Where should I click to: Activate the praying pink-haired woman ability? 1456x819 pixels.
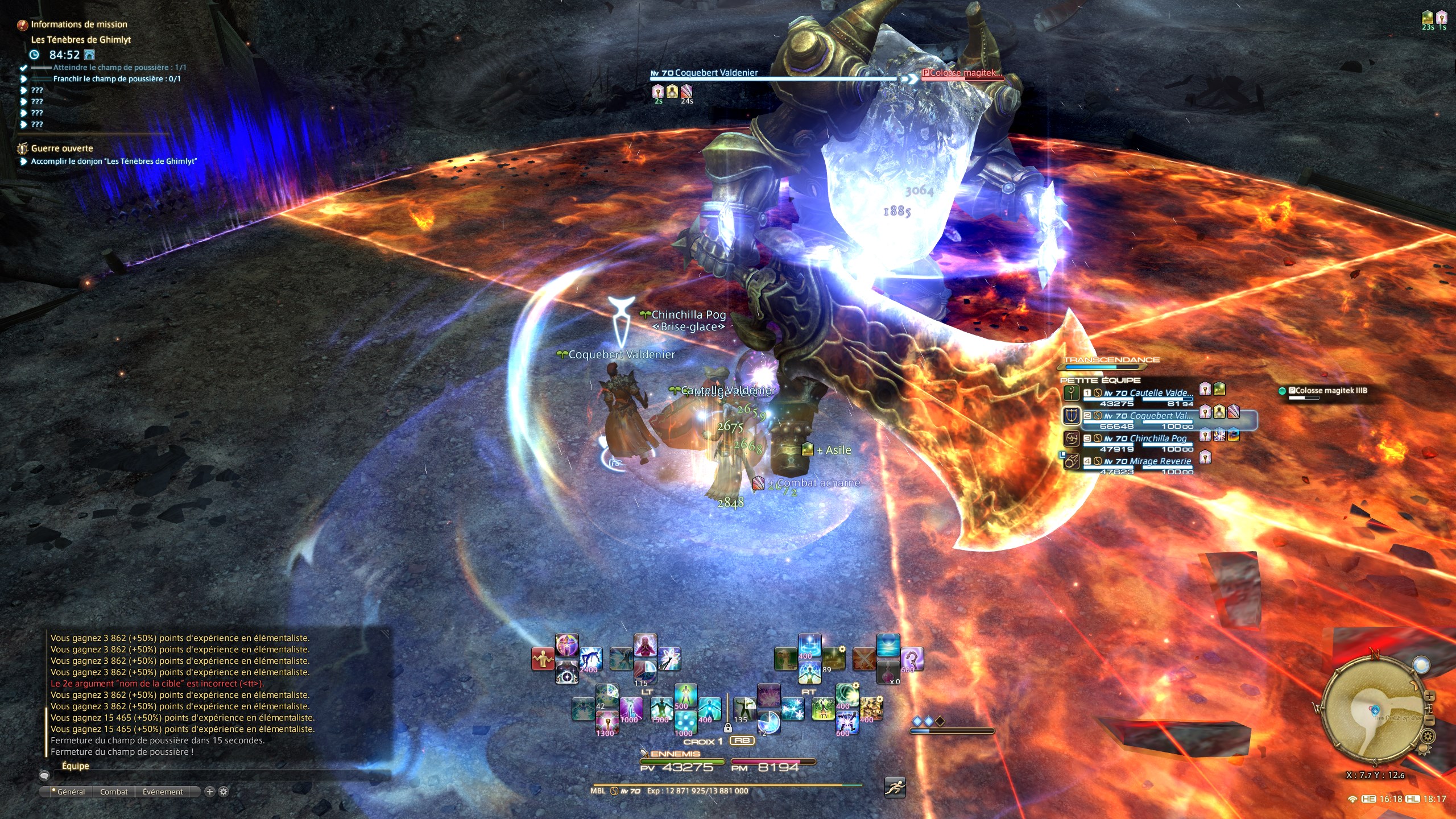[x=645, y=647]
